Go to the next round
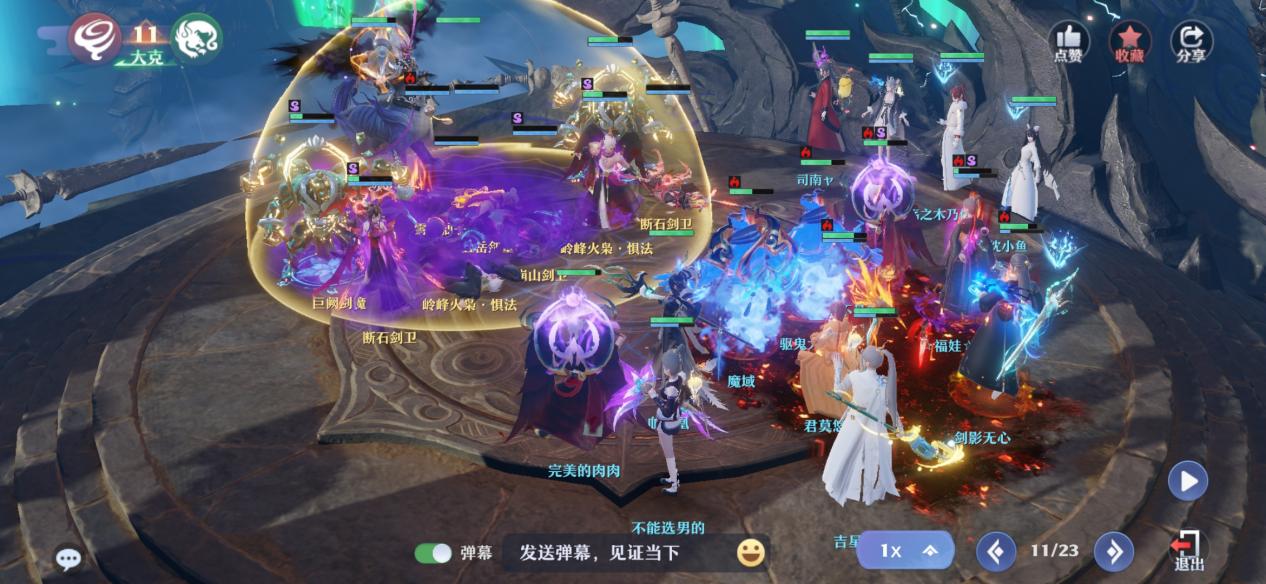The image size is (1266, 584). [1113, 551]
